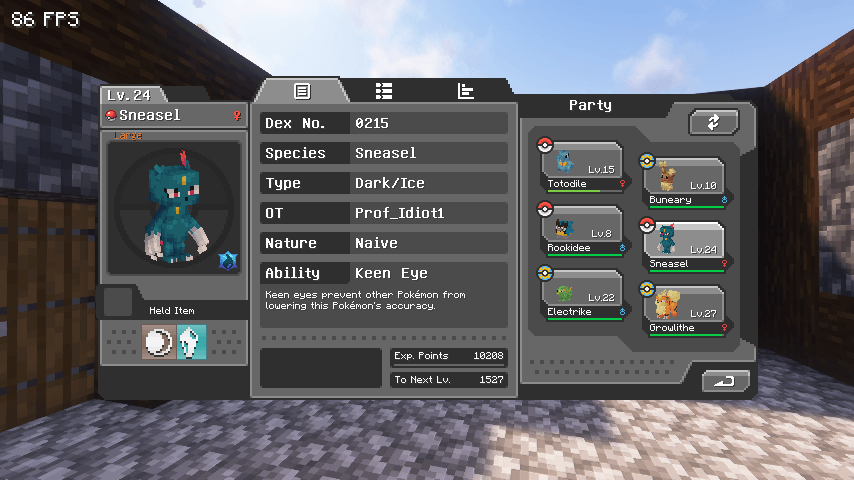Choose Rookidee from the party list
The width and height of the screenshot is (854, 480).
tap(583, 230)
